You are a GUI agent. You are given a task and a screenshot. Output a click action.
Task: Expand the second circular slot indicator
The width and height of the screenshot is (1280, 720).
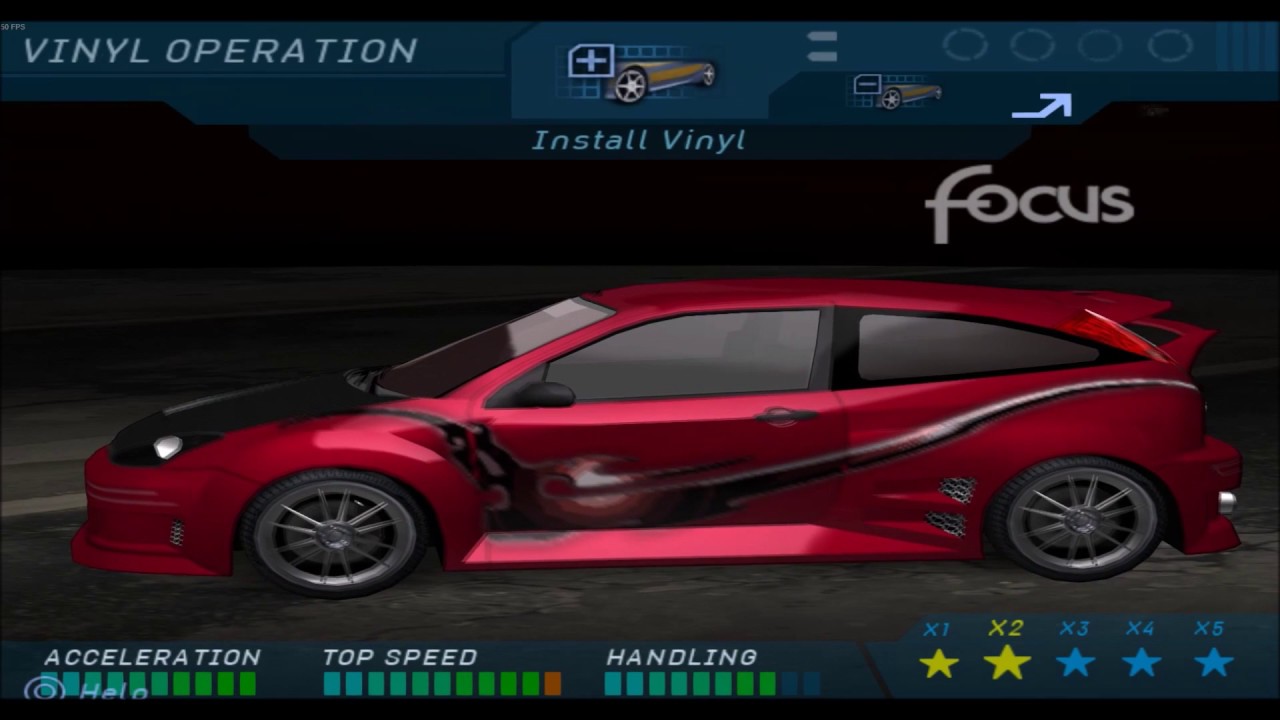click(x=1031, y=44)
